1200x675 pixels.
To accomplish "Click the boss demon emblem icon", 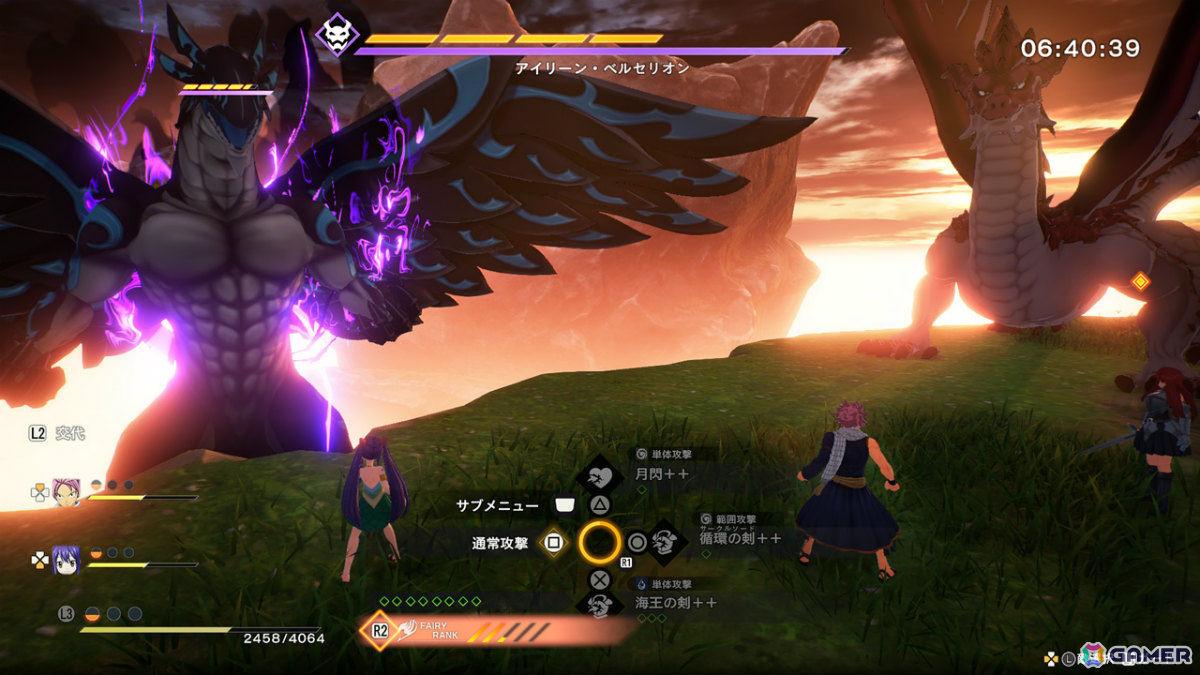I will pyautogui.click(x=337, y=36).
